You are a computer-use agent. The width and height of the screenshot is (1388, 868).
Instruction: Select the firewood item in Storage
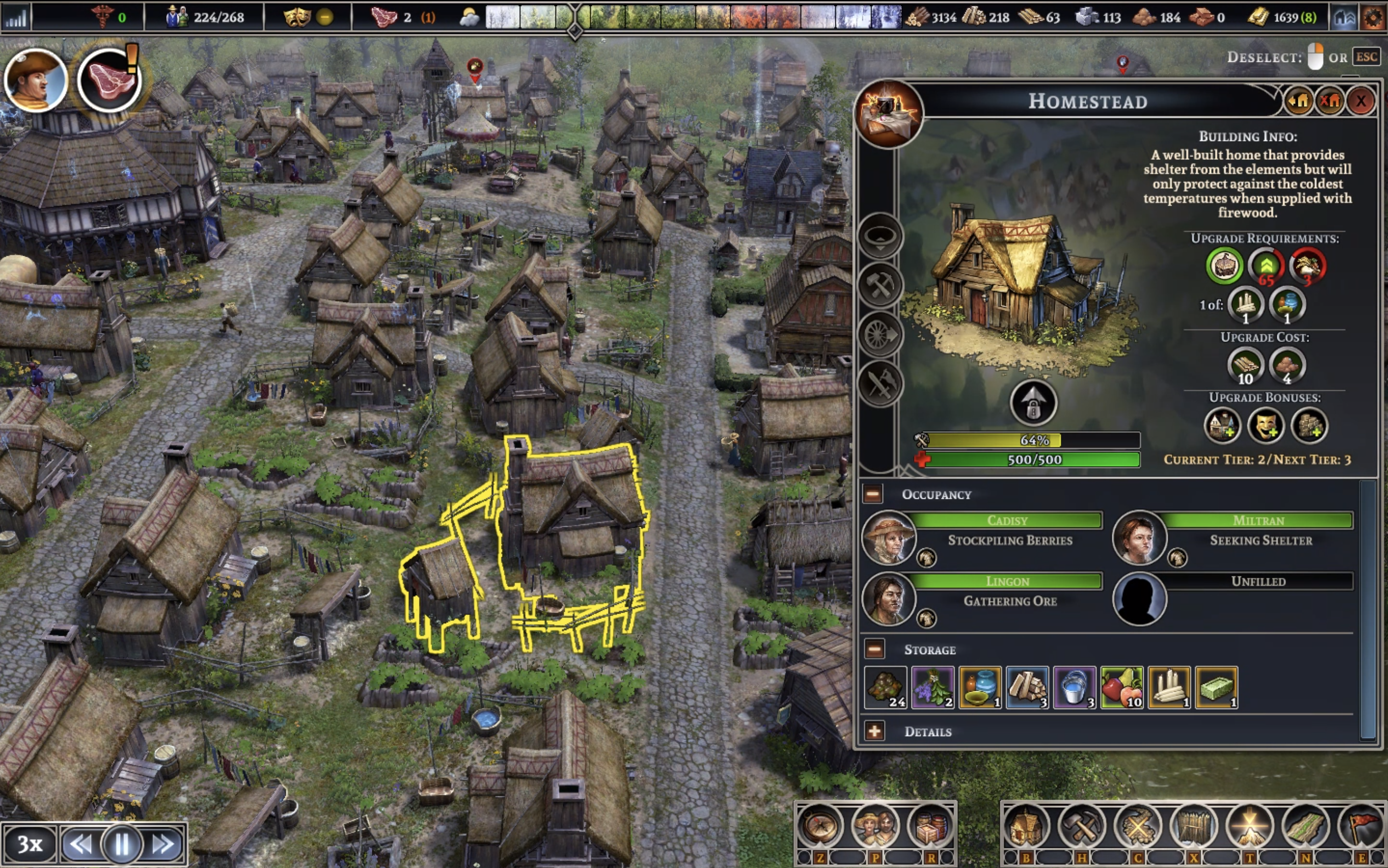[x=1027, y=687]
